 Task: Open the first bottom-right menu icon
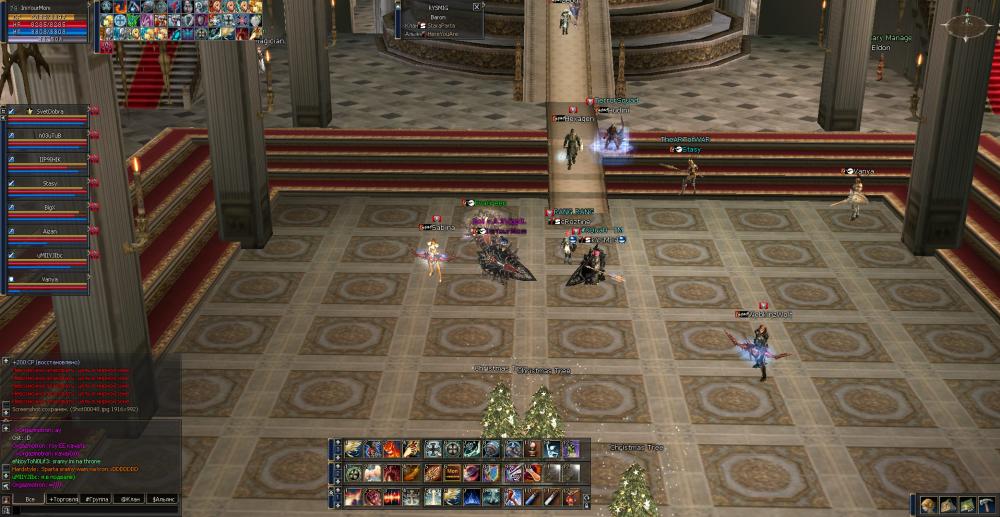928,505
